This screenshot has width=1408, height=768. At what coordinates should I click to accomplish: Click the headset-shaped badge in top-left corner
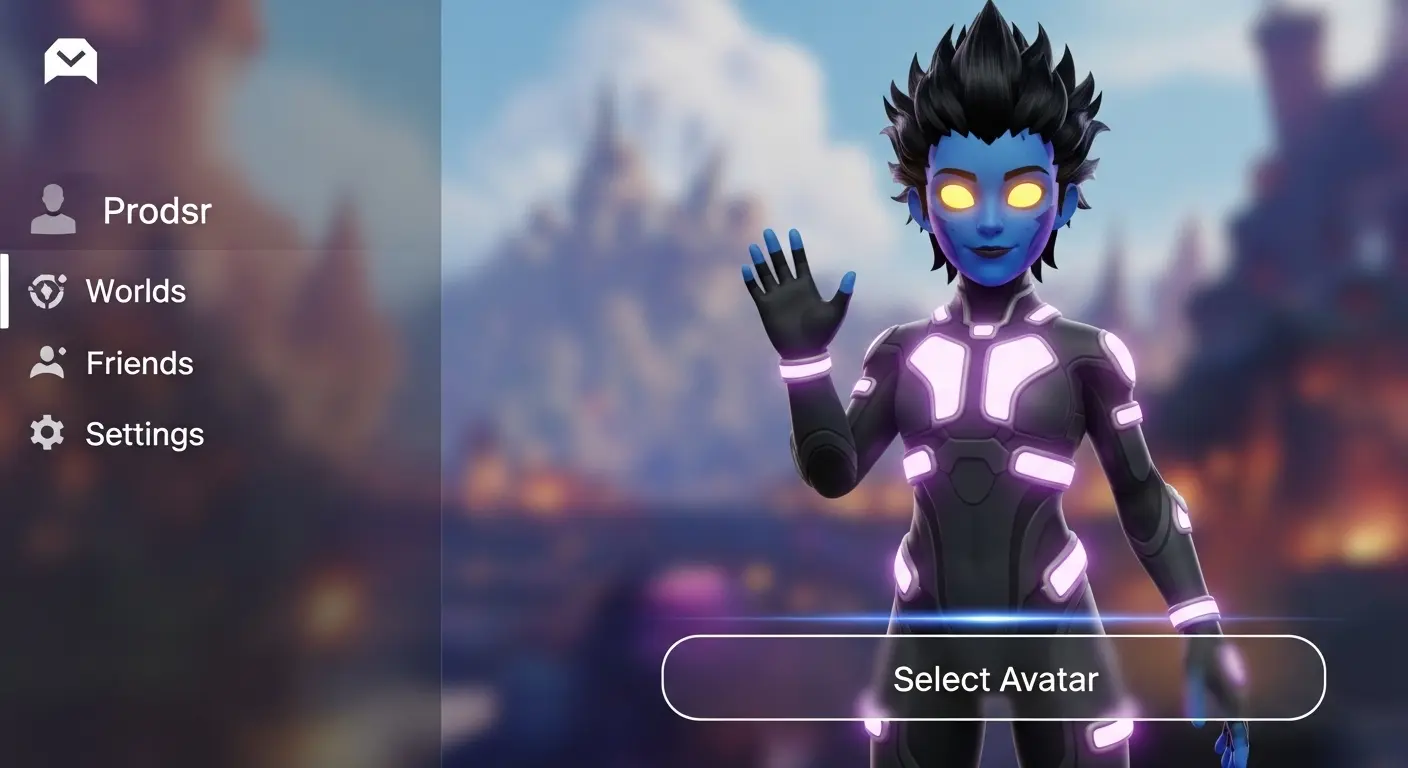(69, 61)
